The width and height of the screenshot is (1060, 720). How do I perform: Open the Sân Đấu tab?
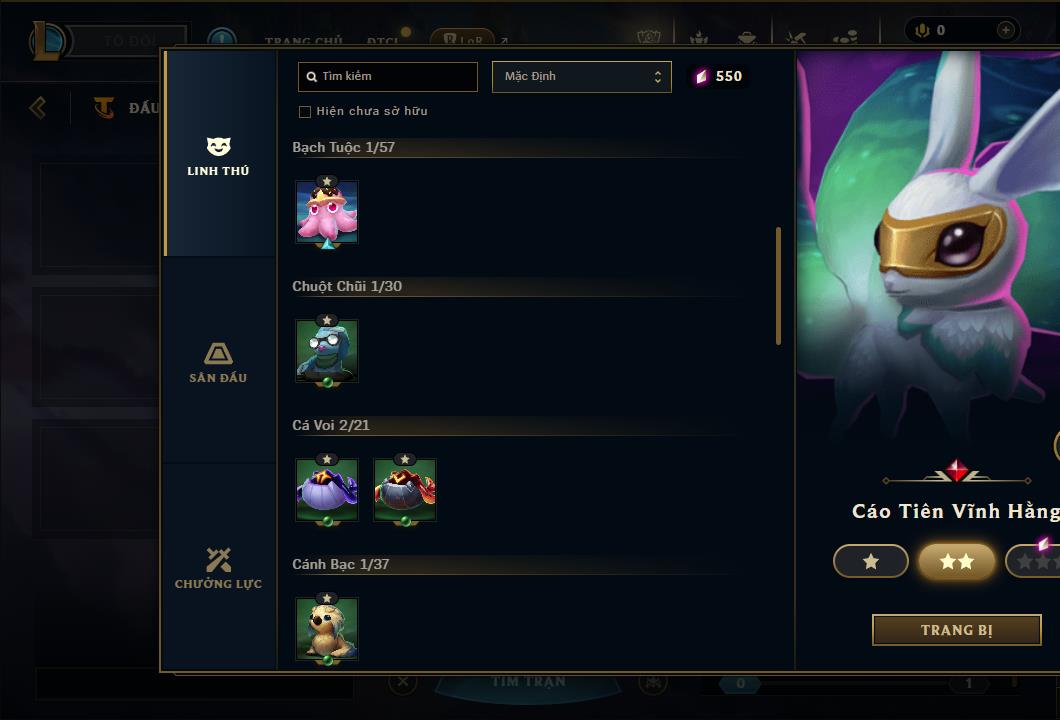[218, 362]
